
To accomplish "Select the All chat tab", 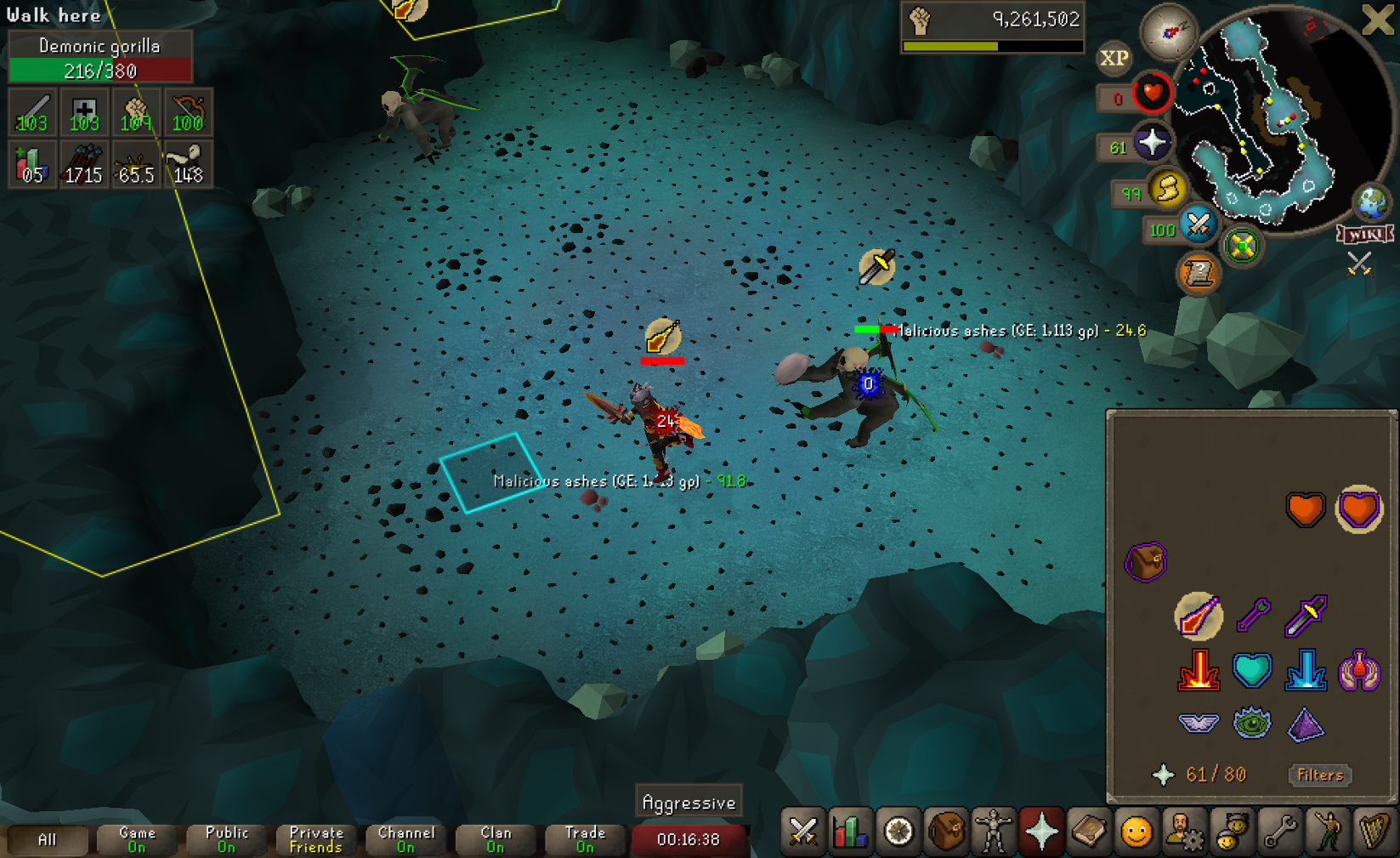I will coord(47,839).
